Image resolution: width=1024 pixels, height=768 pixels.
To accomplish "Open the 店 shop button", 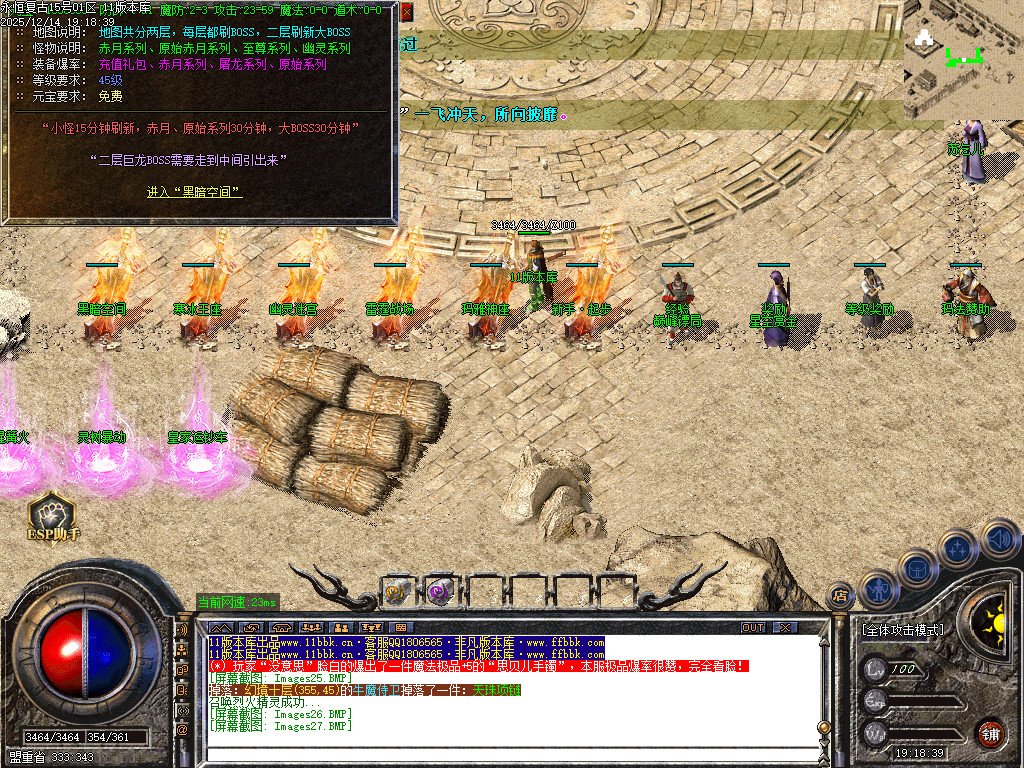I will click(839, 597).
